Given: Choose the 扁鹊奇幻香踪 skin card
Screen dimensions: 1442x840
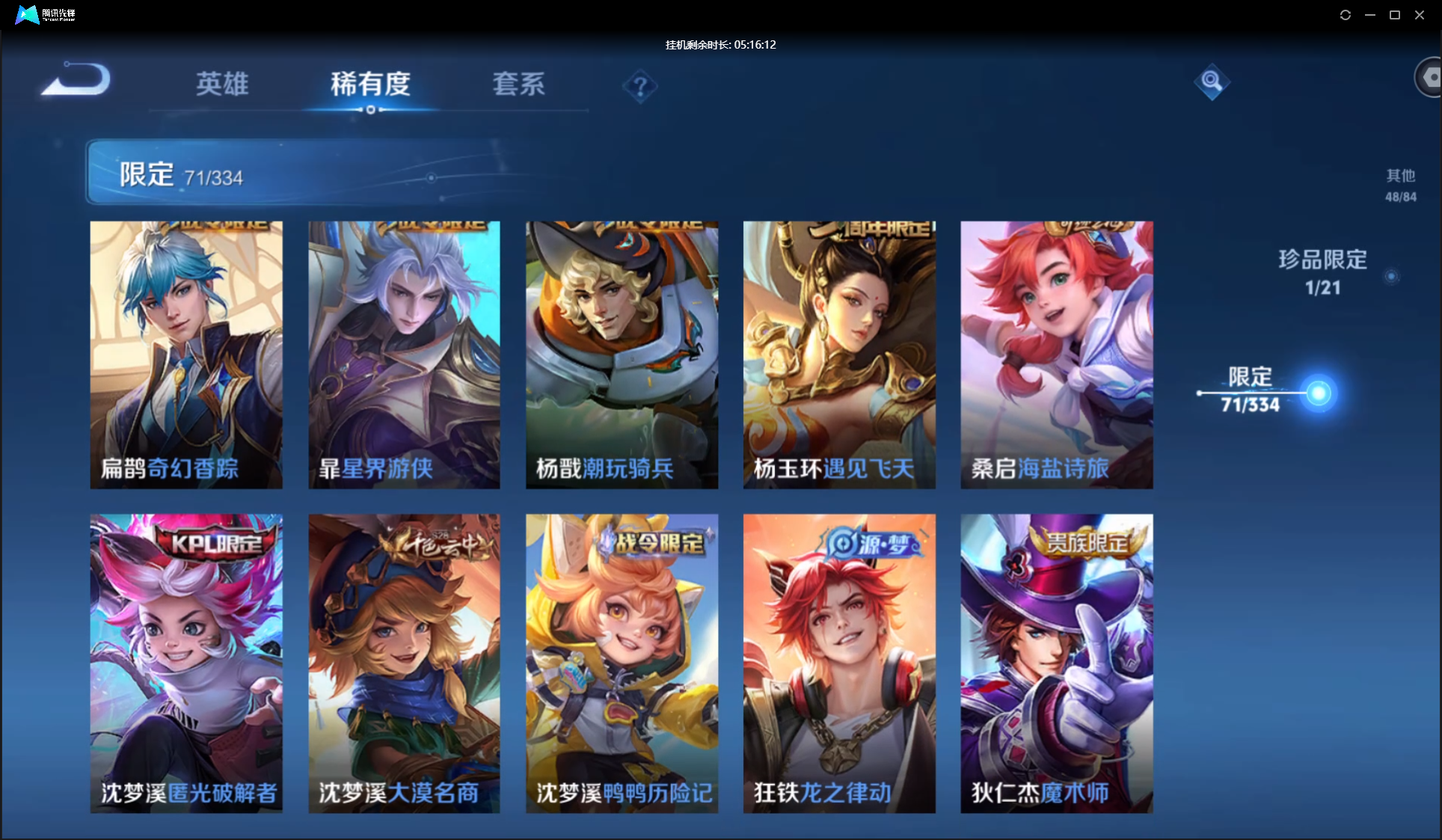Looking at the screenshot, I should 186,355.
